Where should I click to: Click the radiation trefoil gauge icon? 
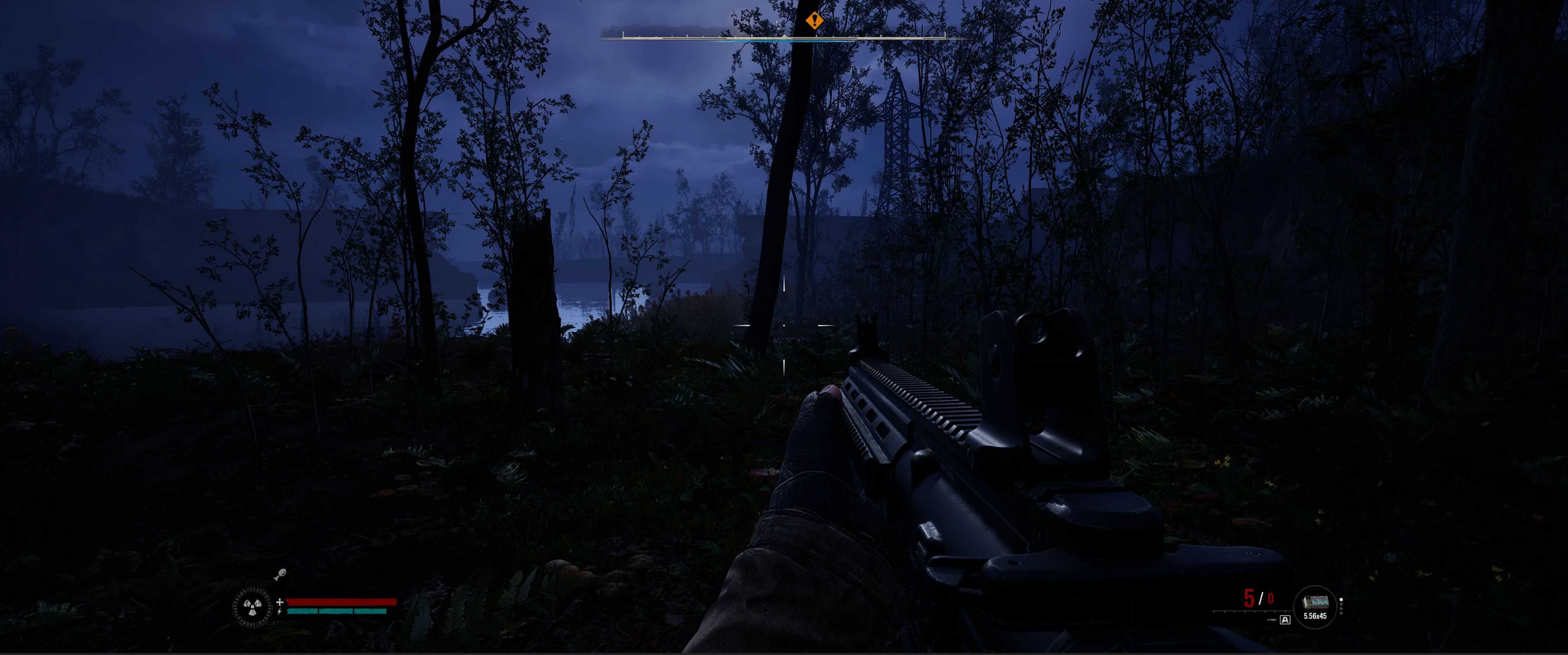pyautogui.click(x=253, y=606)
